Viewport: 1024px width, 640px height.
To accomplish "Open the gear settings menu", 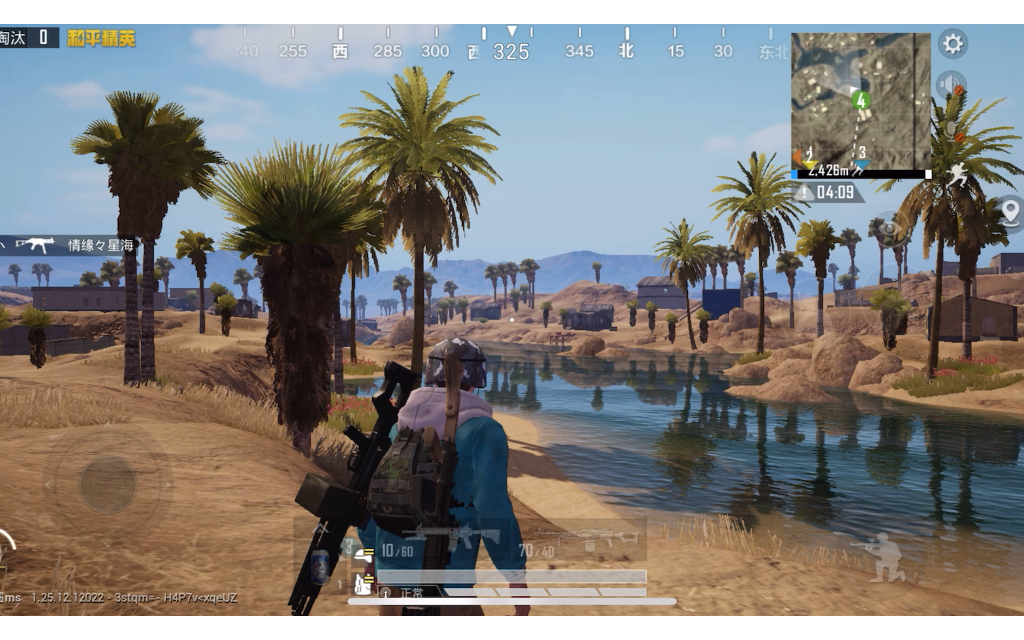I will (953, 44).
